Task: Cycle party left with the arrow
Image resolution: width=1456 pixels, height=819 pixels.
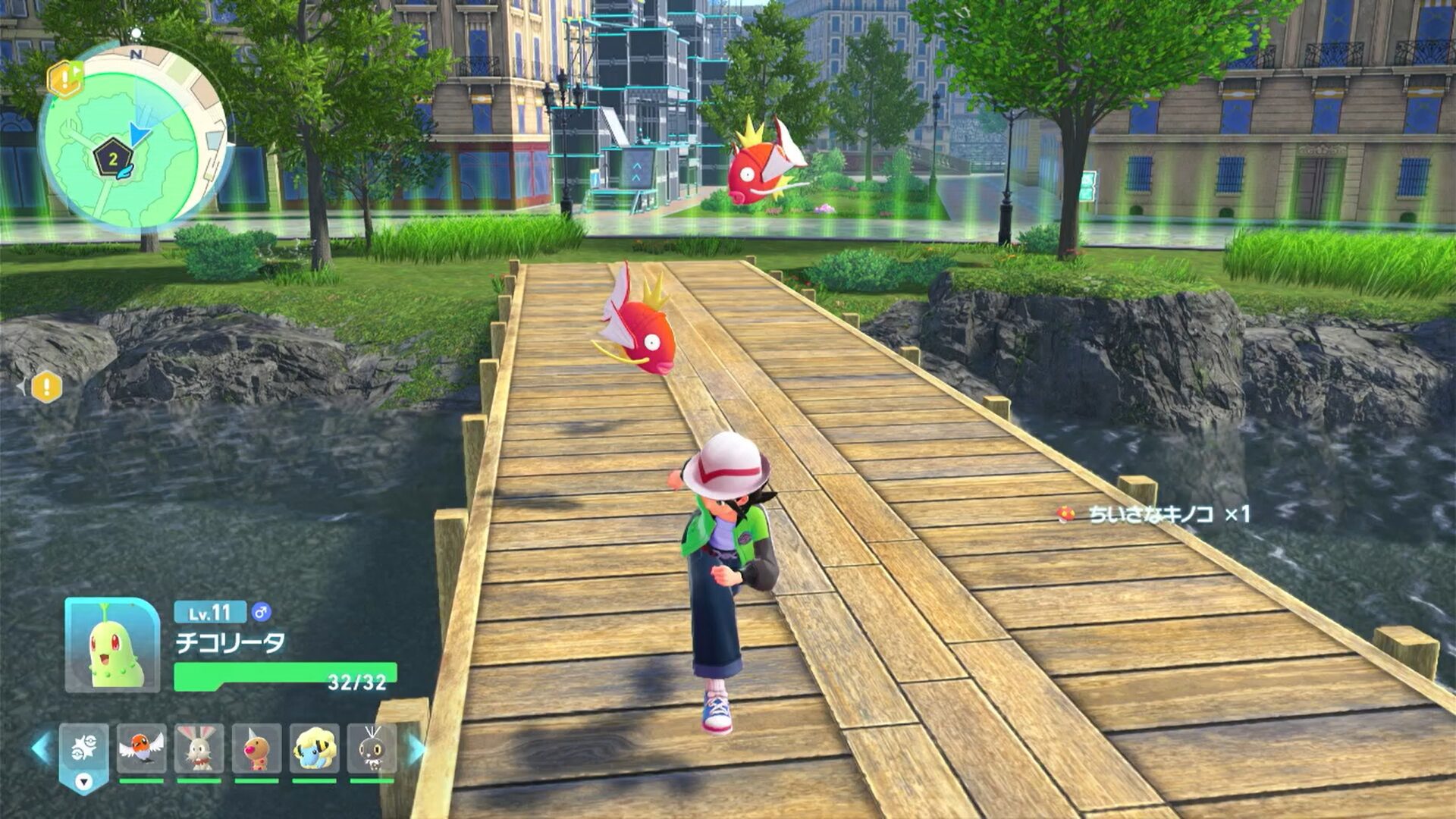Action: coord(41,748)
